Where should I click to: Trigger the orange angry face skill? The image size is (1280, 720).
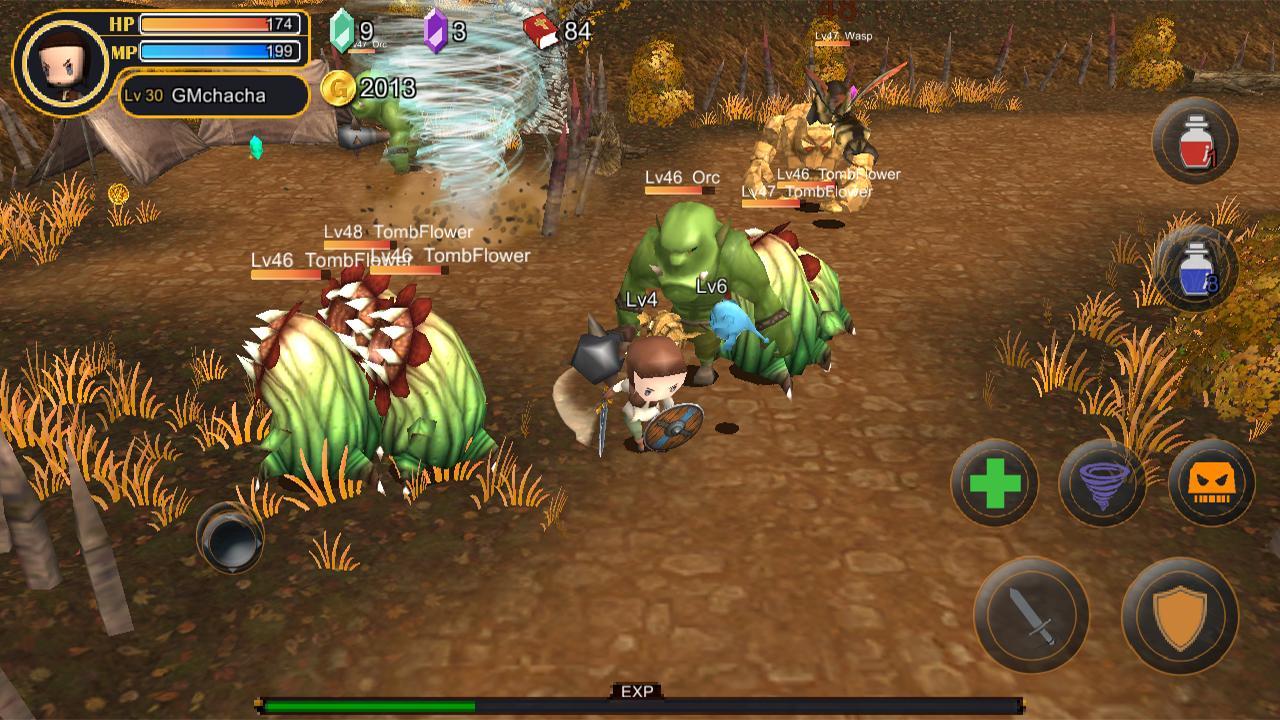[x=1211, y=484]
